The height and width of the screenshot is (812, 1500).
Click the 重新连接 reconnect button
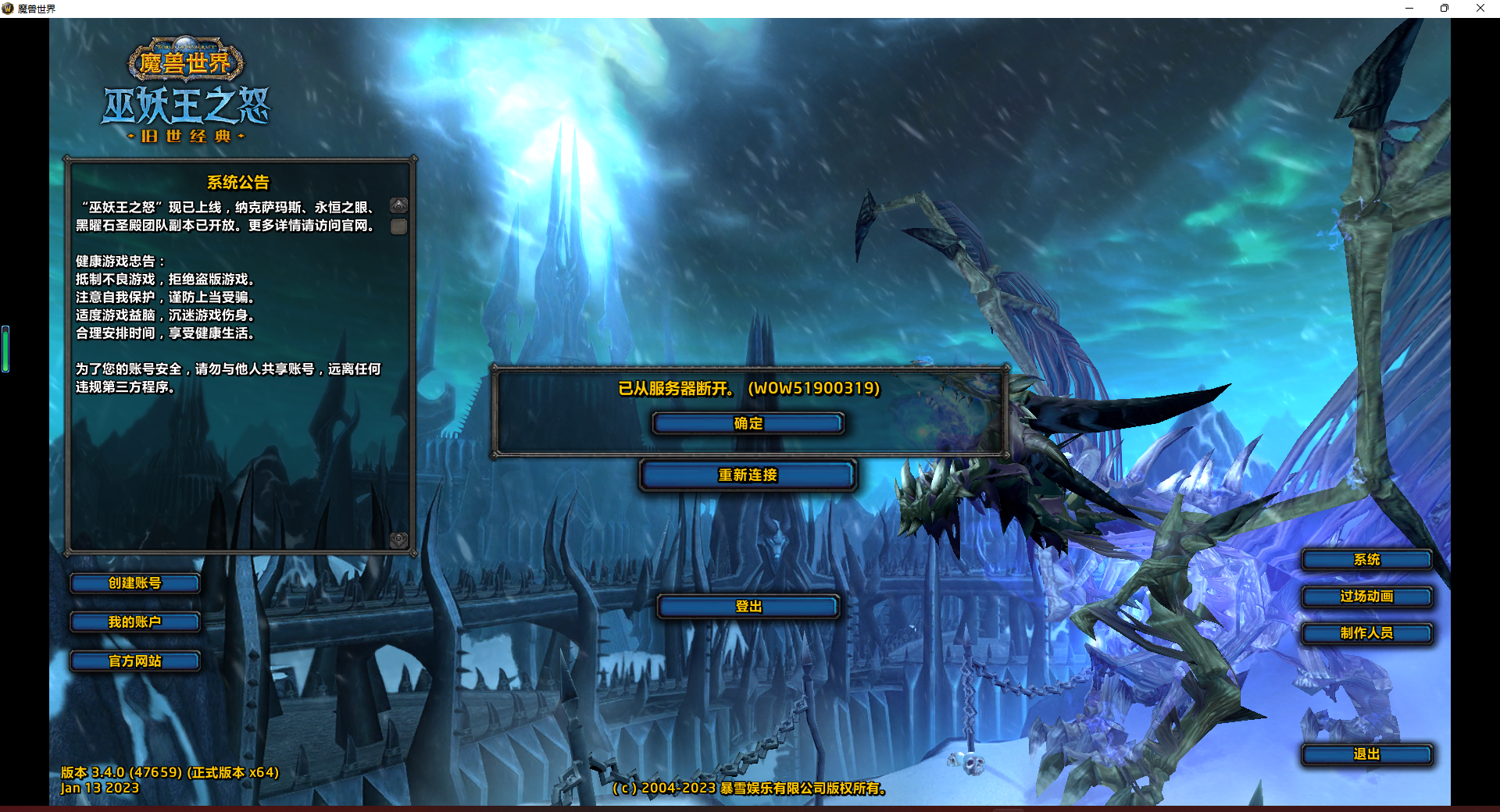[x=748, y=475]
